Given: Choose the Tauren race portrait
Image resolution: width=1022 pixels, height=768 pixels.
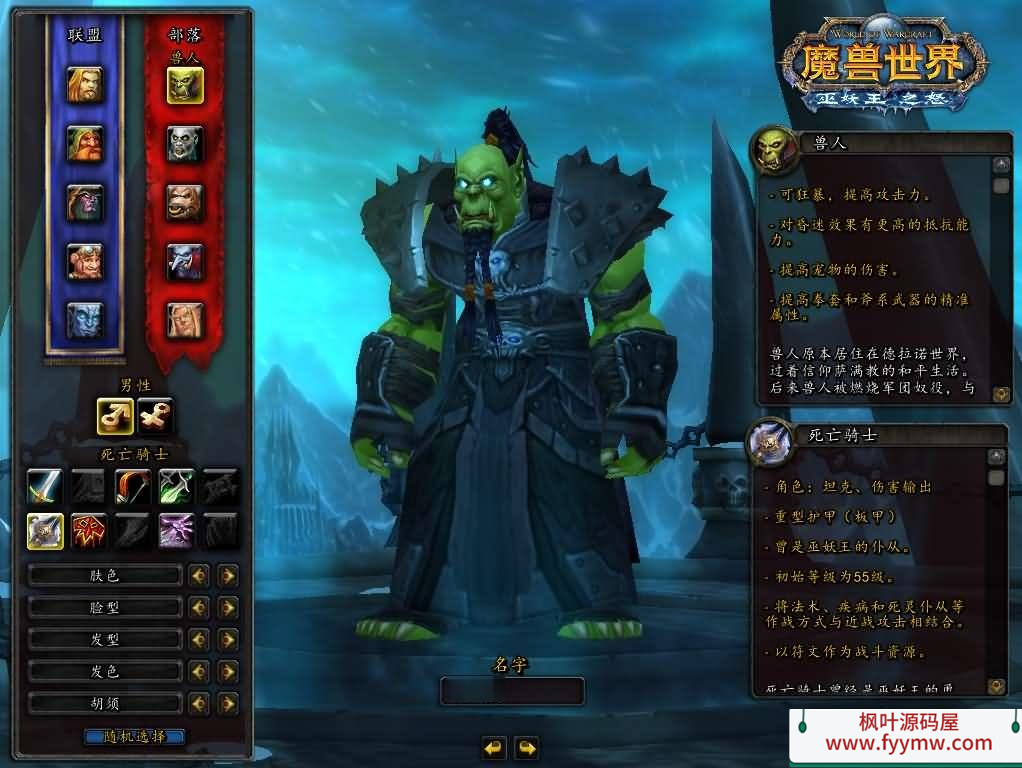Looking at the screenshot, I should coord(185,203).
